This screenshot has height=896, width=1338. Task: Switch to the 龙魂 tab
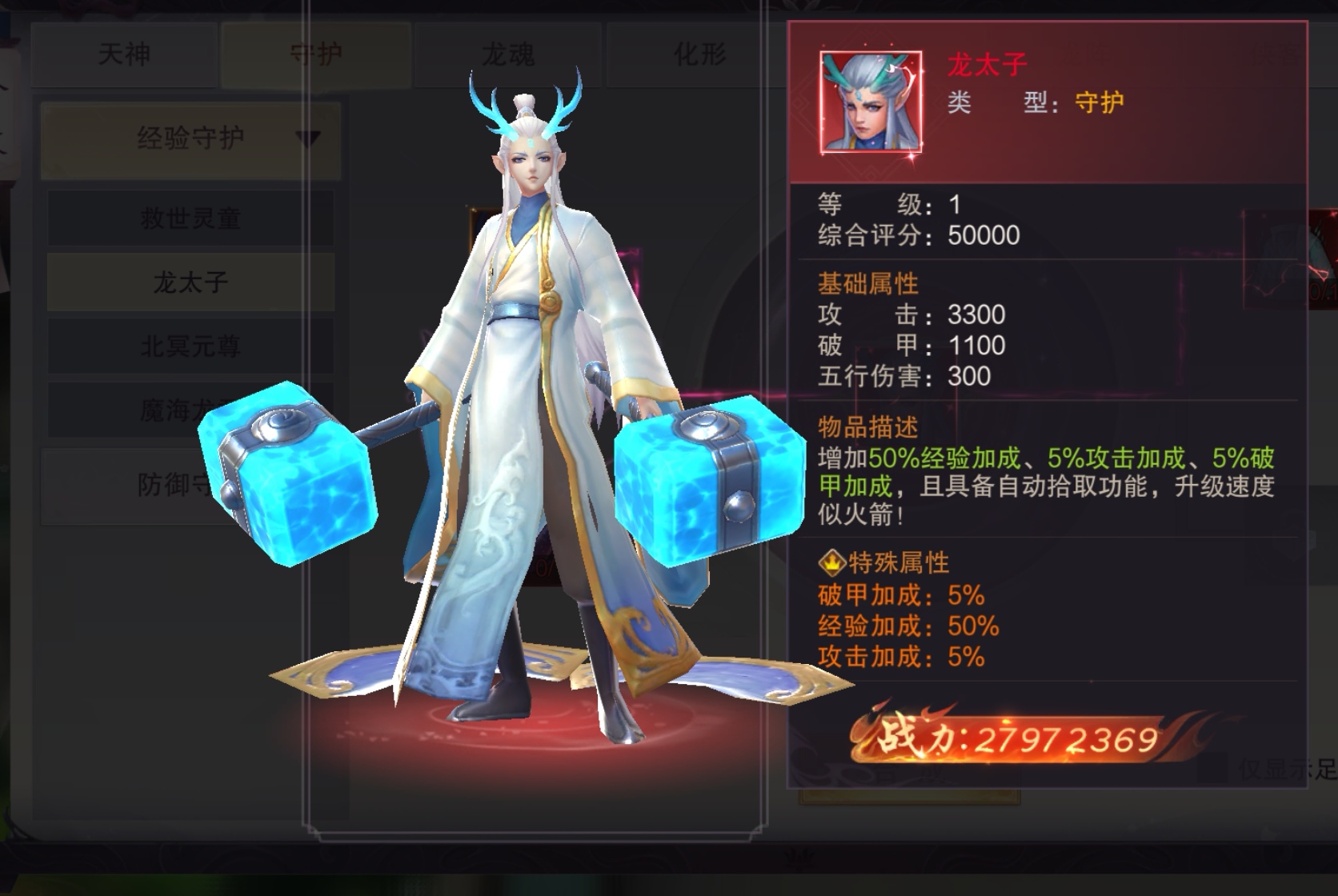coord(507,54)
